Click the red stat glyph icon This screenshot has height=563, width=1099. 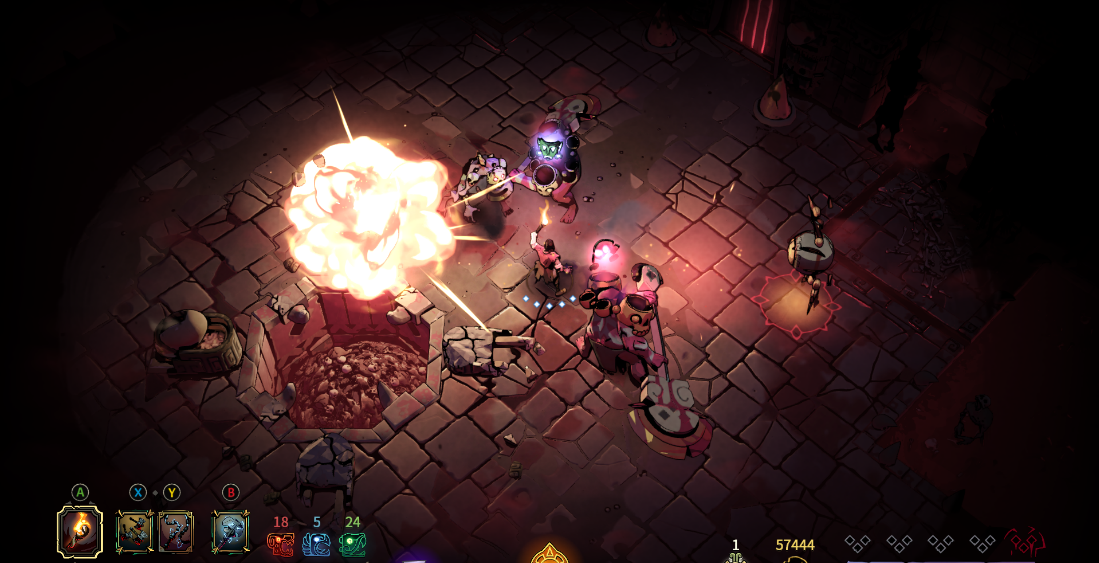click(280, 544)
